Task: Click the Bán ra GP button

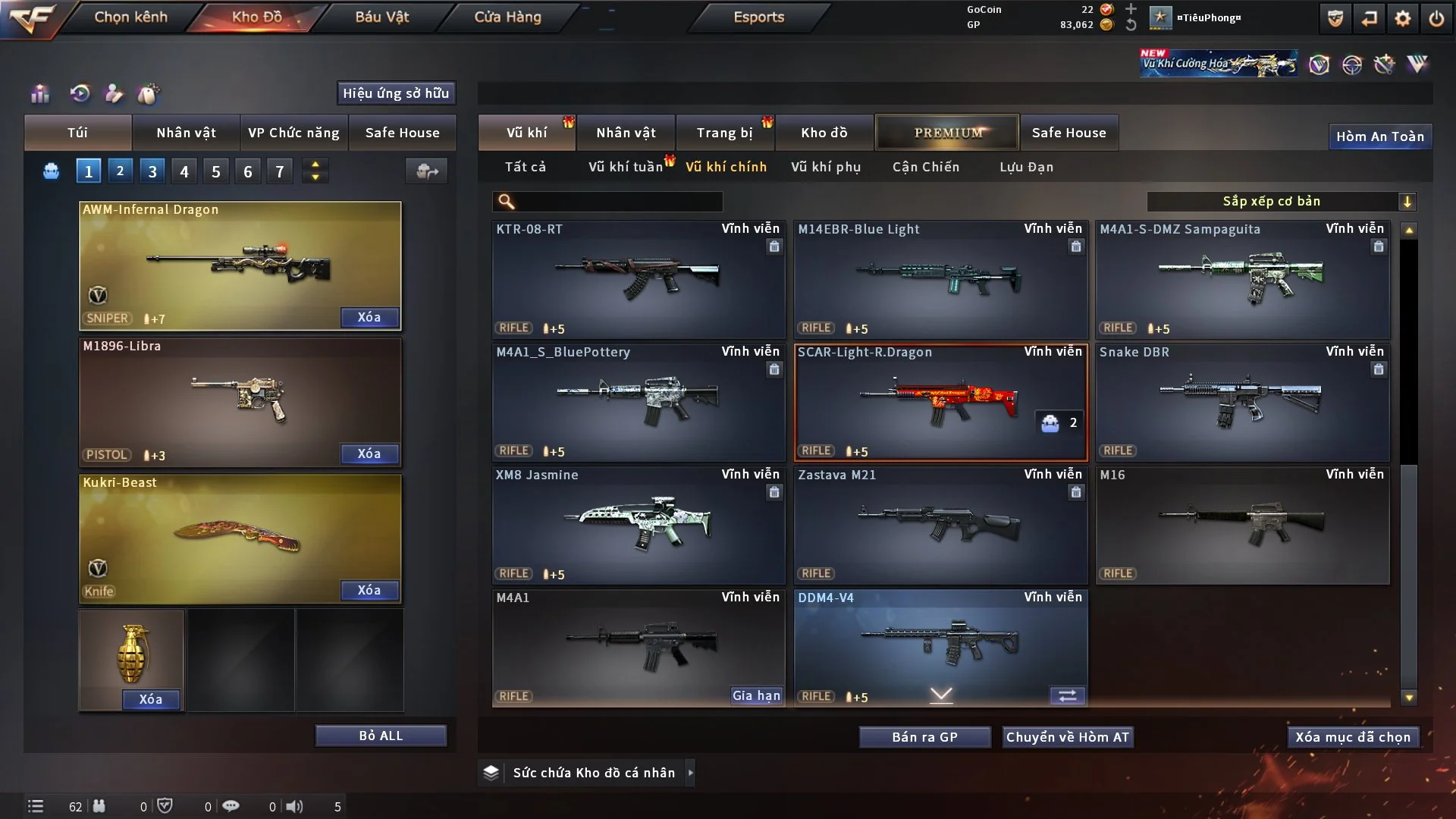Action: [x=924, y=736]
